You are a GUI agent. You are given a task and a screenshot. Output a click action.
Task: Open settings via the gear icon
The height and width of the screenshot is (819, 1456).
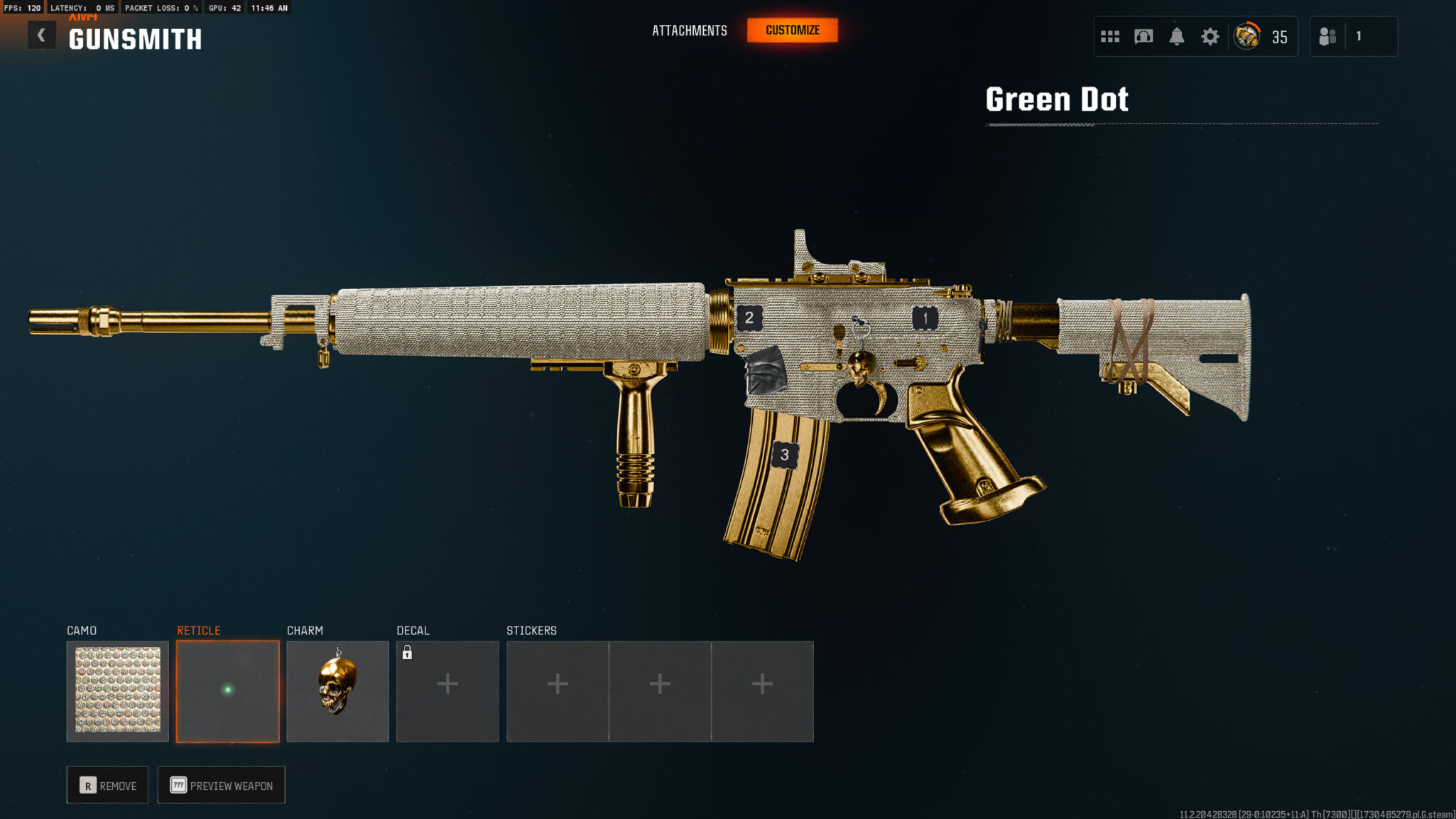click(x=1210, y=36)
